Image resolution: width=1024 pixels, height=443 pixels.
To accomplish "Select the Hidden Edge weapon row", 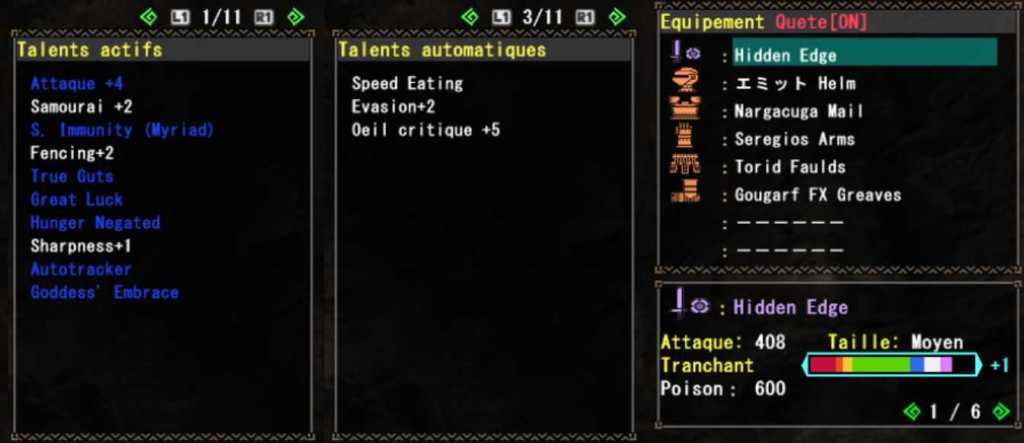I will (785, 55).
